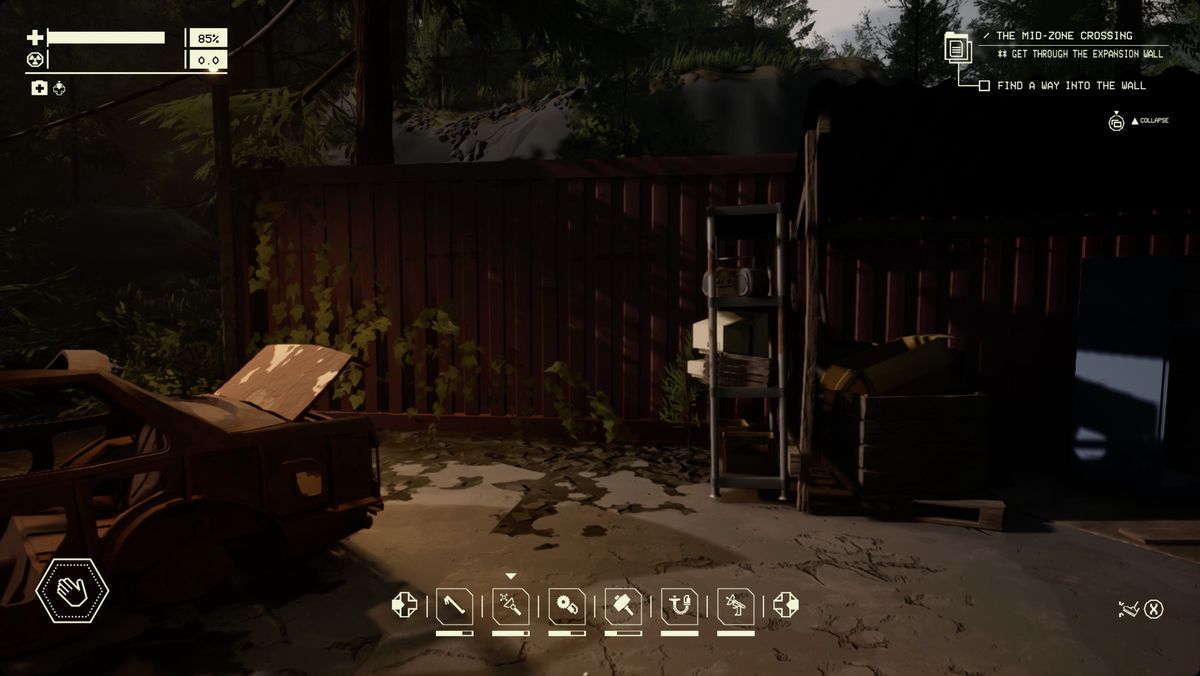Toggle the Find a Way Into the Wall checkbox
The image size is (1200, 676).
coord(984,86)
